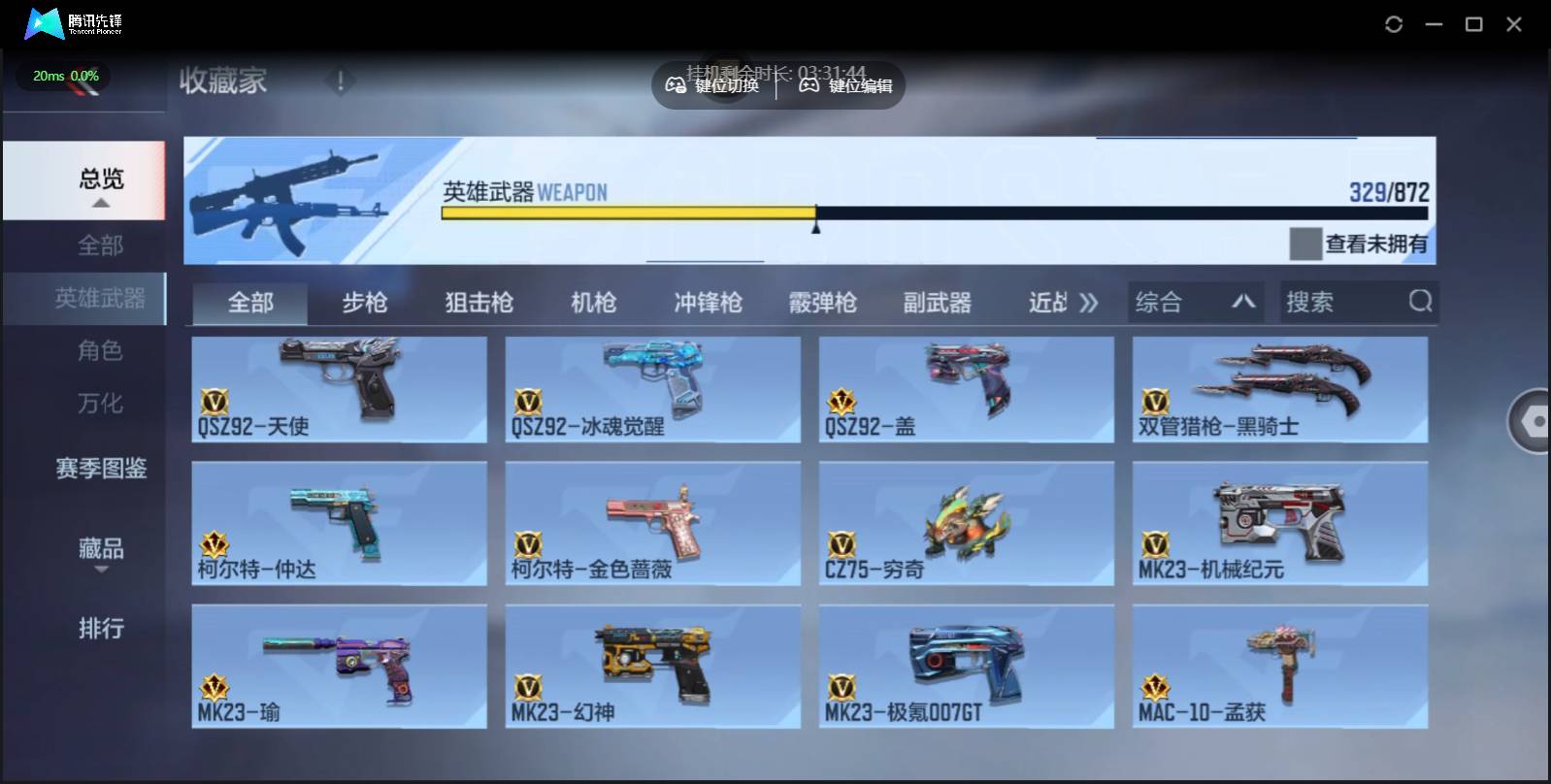
Task: Switch to the 霰弹枪 tab
Action: pos(822,302)
